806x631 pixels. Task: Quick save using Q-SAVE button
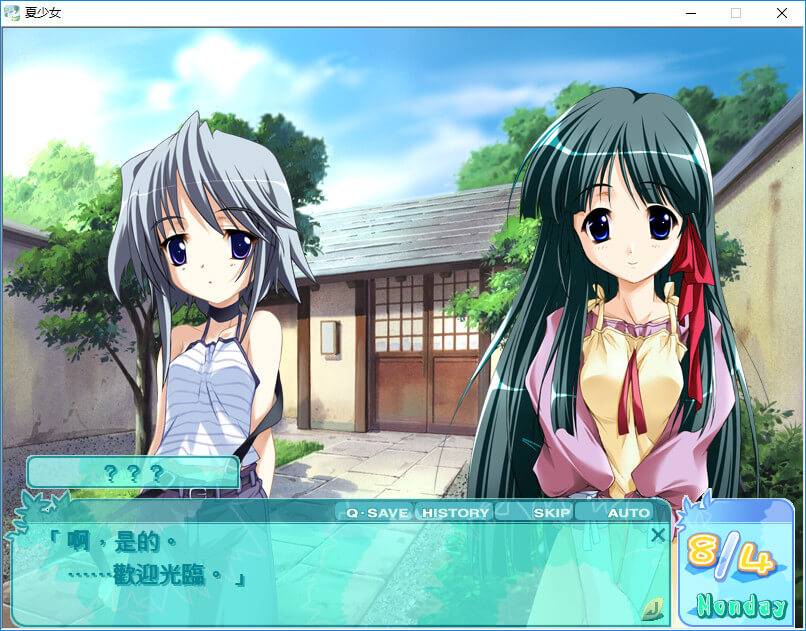[x=377, y=513]
